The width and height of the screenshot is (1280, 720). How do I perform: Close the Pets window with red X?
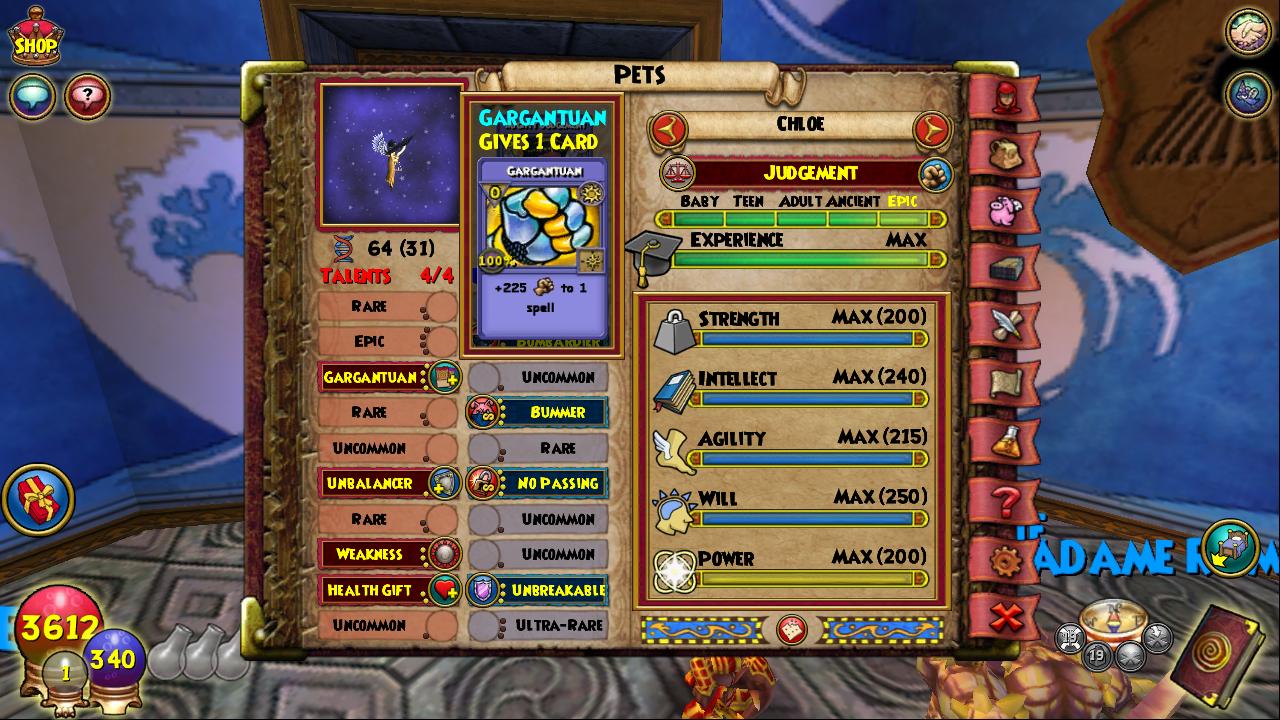1004,616
